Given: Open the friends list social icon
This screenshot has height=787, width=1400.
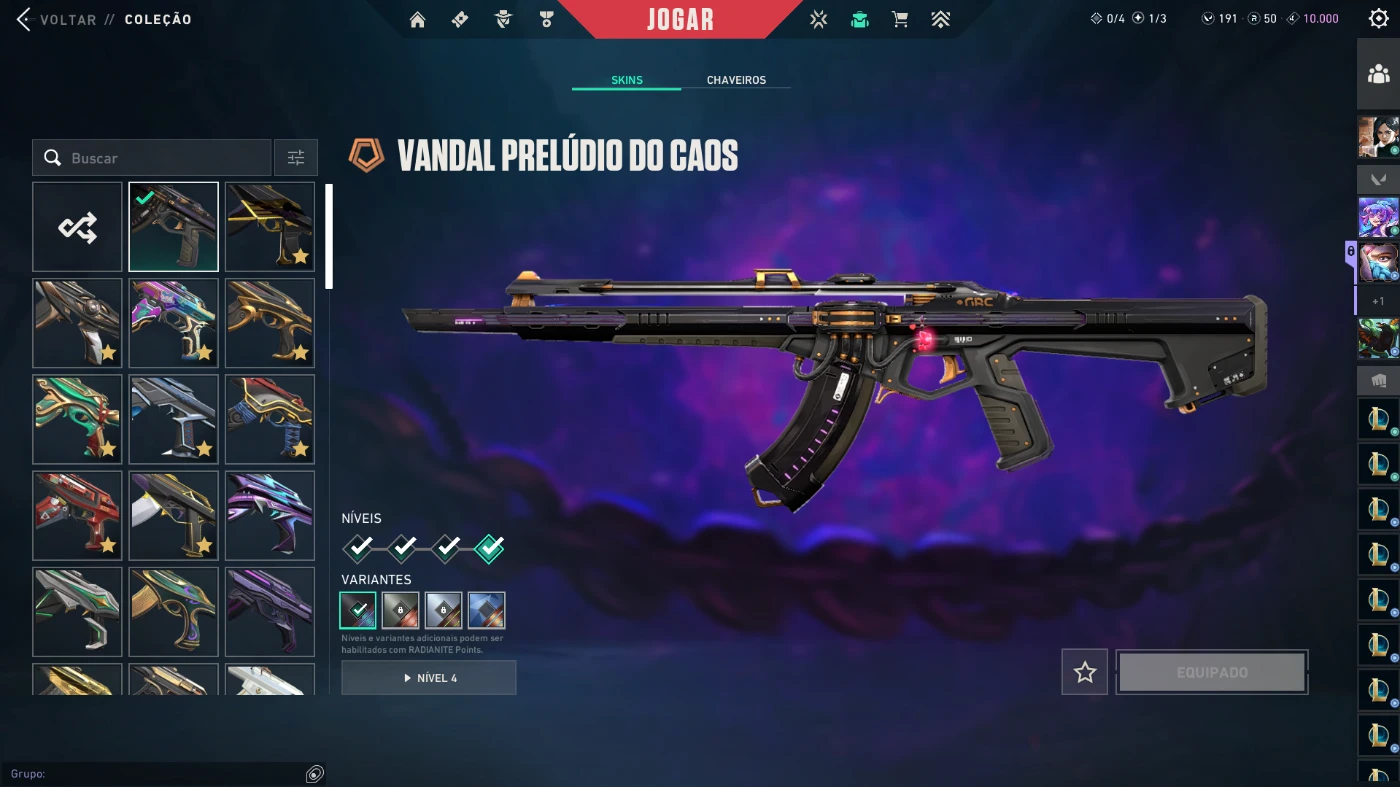Looking at the screenshot, I should (1378, 74).
